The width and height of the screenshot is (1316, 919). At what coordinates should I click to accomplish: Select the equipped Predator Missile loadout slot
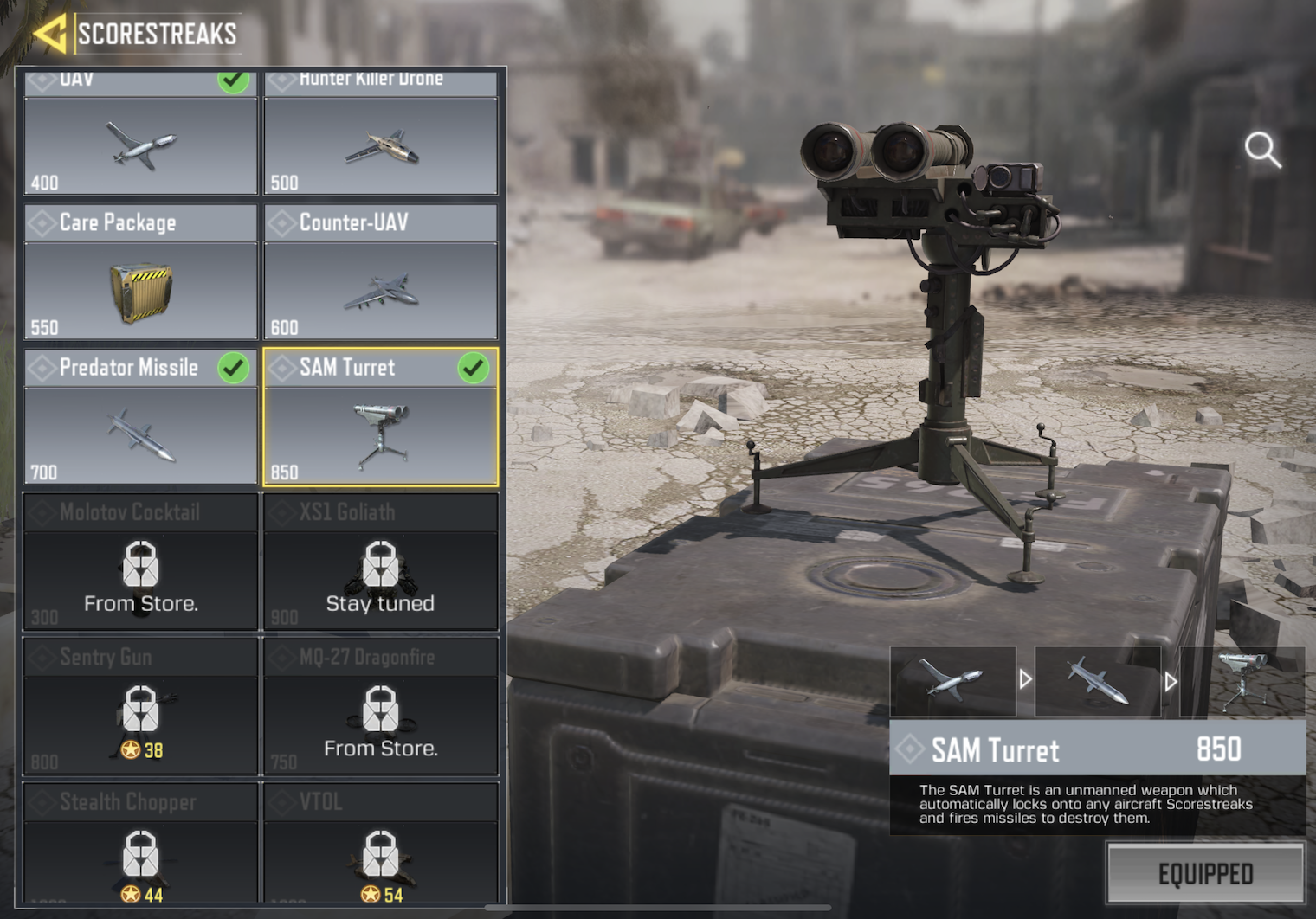(x=1097, y=681)
